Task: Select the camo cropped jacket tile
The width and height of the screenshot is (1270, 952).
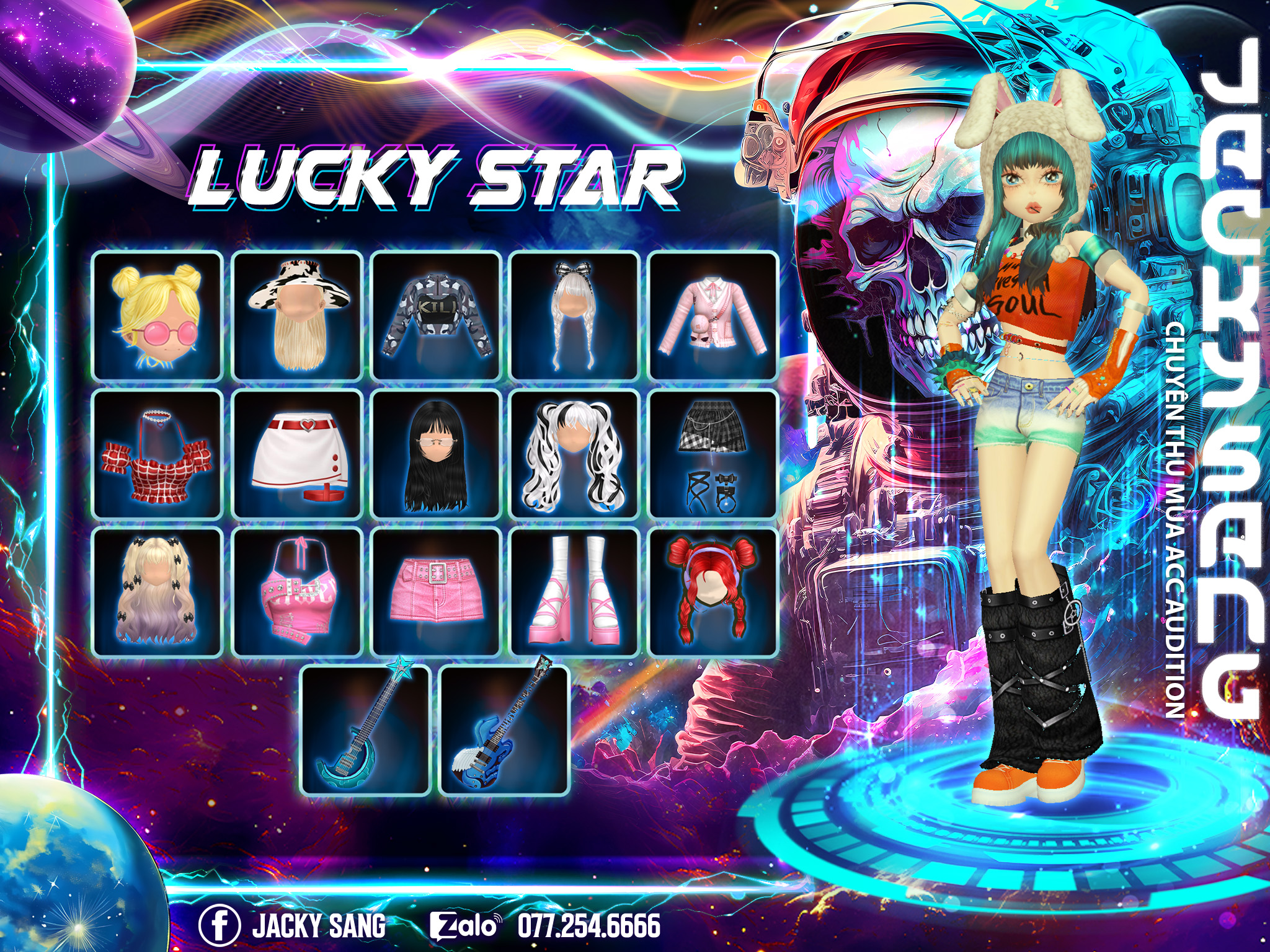Action: click(x=436, y=315)
